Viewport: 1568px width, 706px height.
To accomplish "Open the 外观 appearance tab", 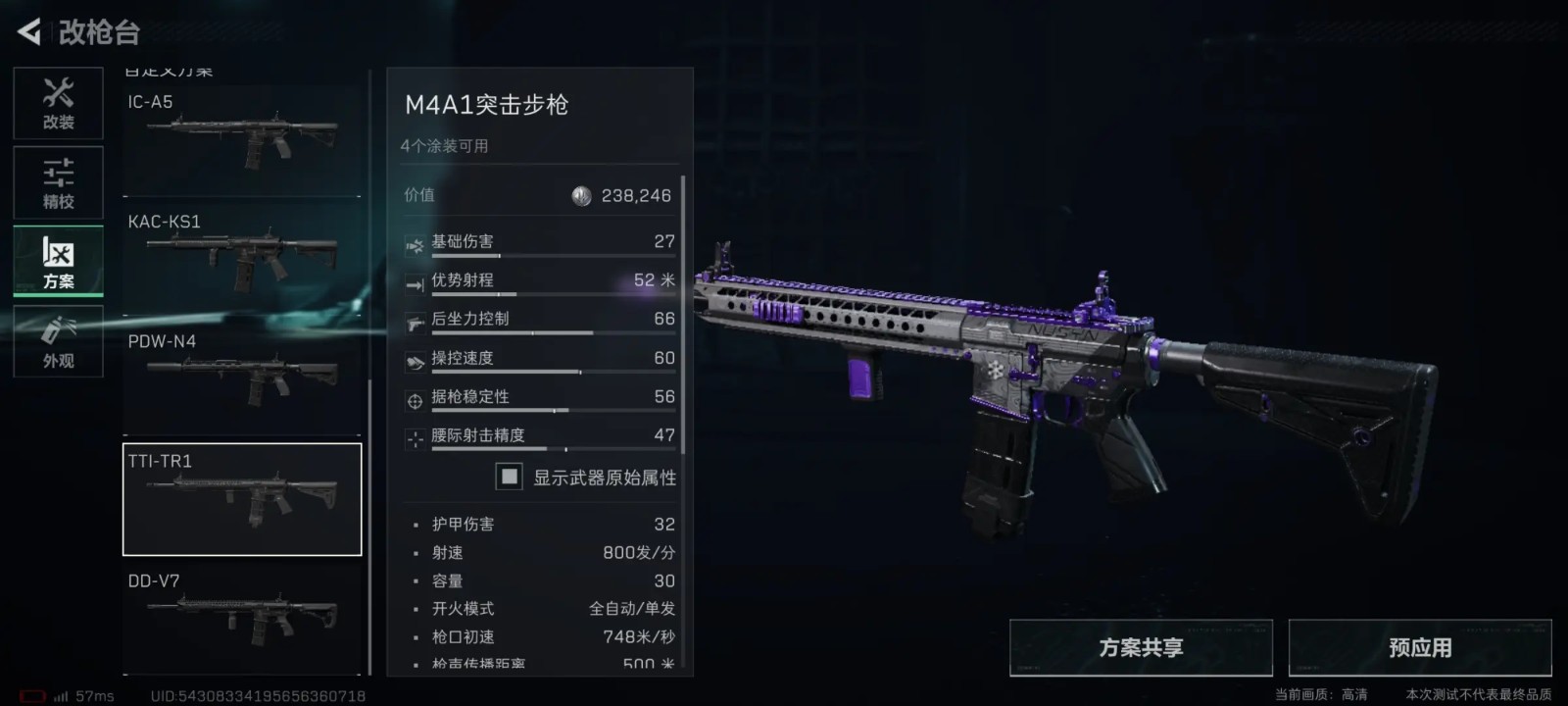I will pyautogui.click(x=58, y=341).
